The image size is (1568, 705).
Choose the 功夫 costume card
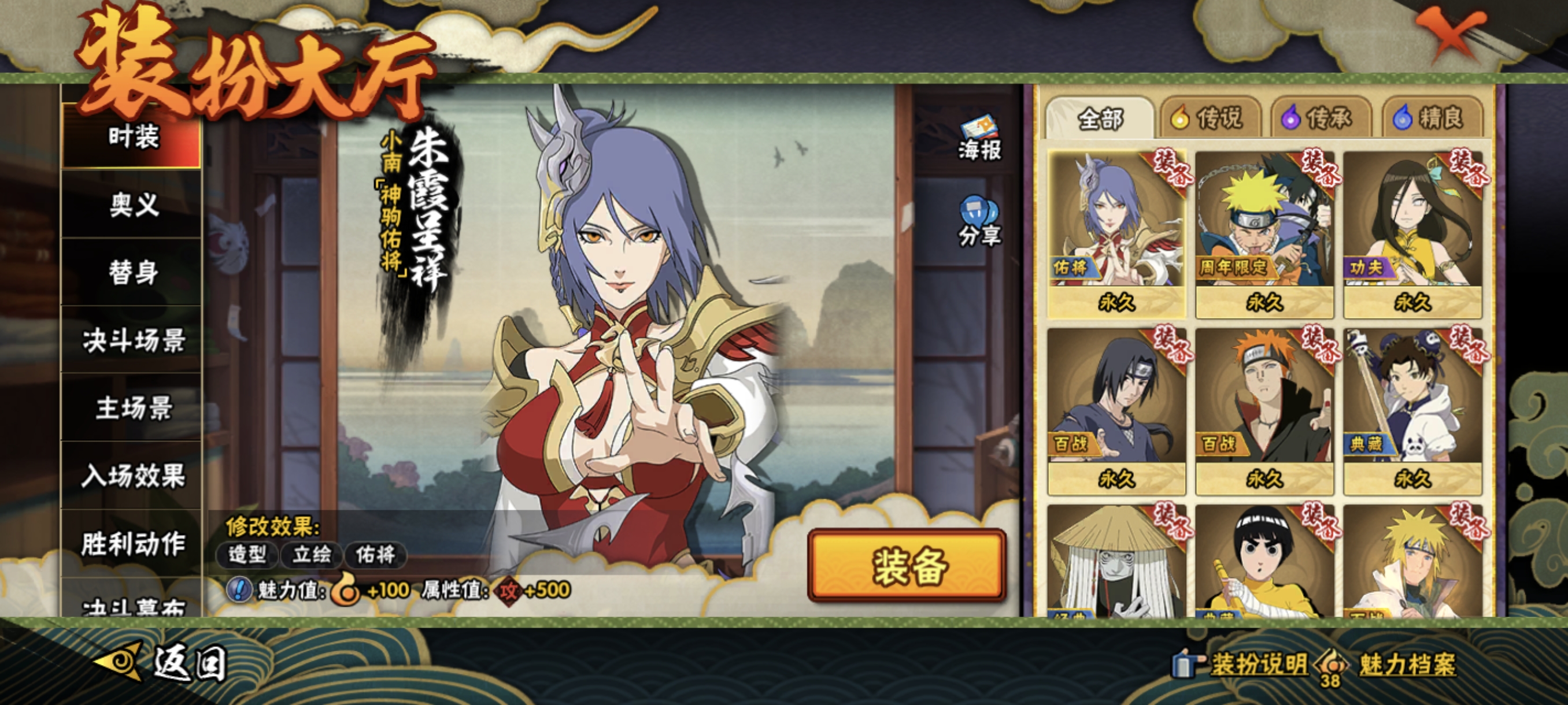(1412, 234)
